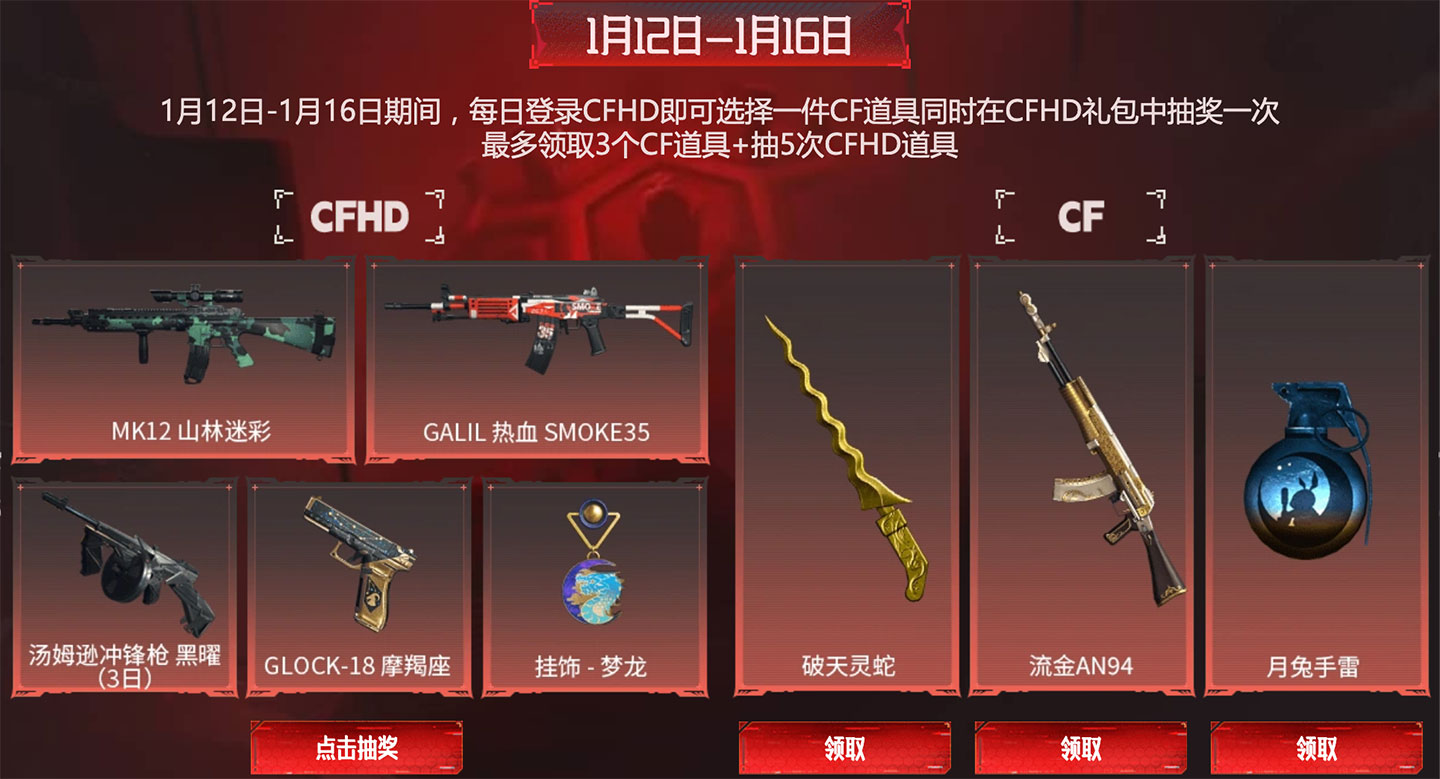Screen dimensions: 1440x779
Task: Select the CF section header
Action: (x=1080, y=213)
